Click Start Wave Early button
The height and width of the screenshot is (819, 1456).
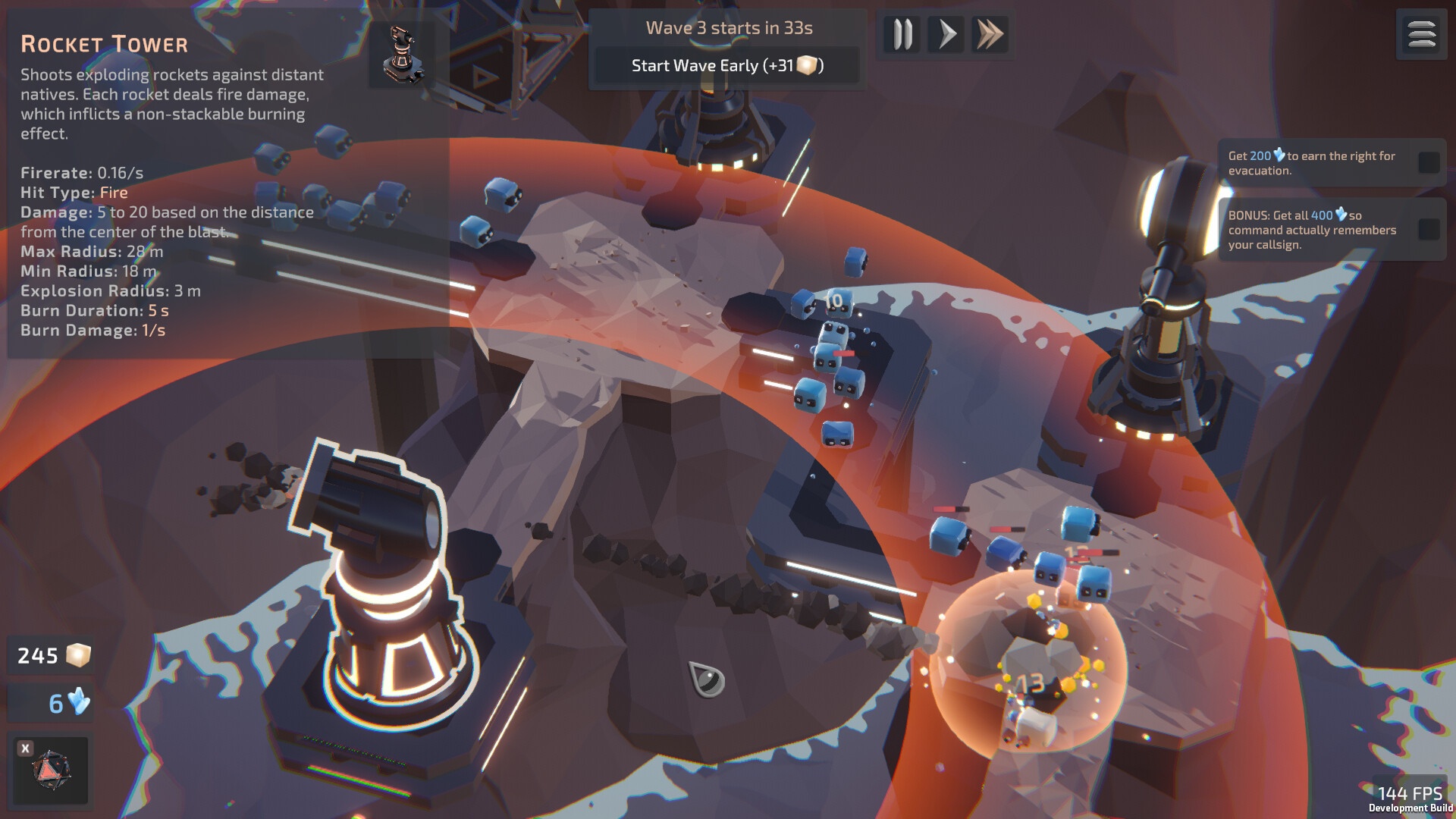click(727, 66)
